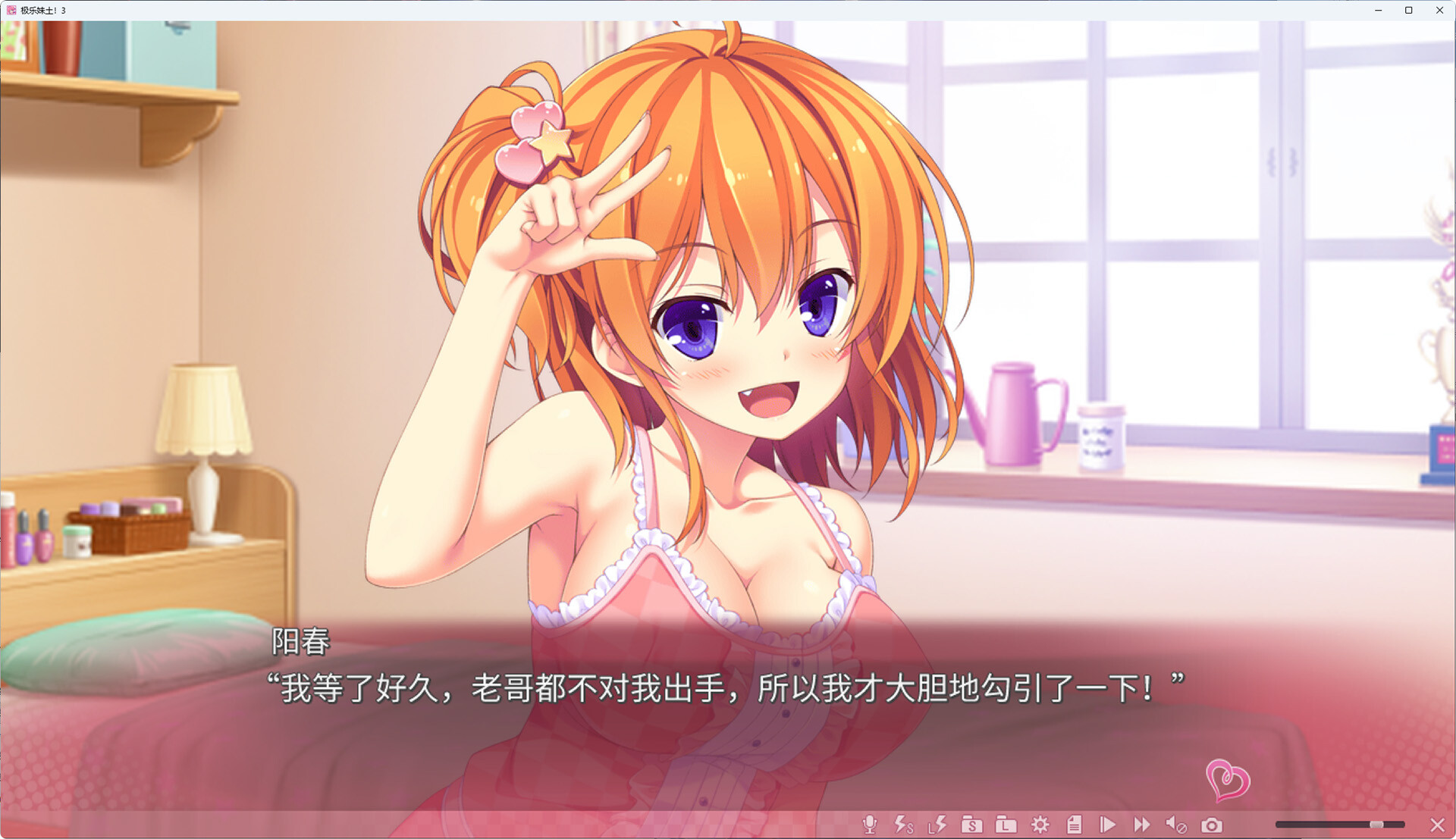Show the text backlog document icon
This screenshot has width=1456, height=839.
coord(1074,825)
